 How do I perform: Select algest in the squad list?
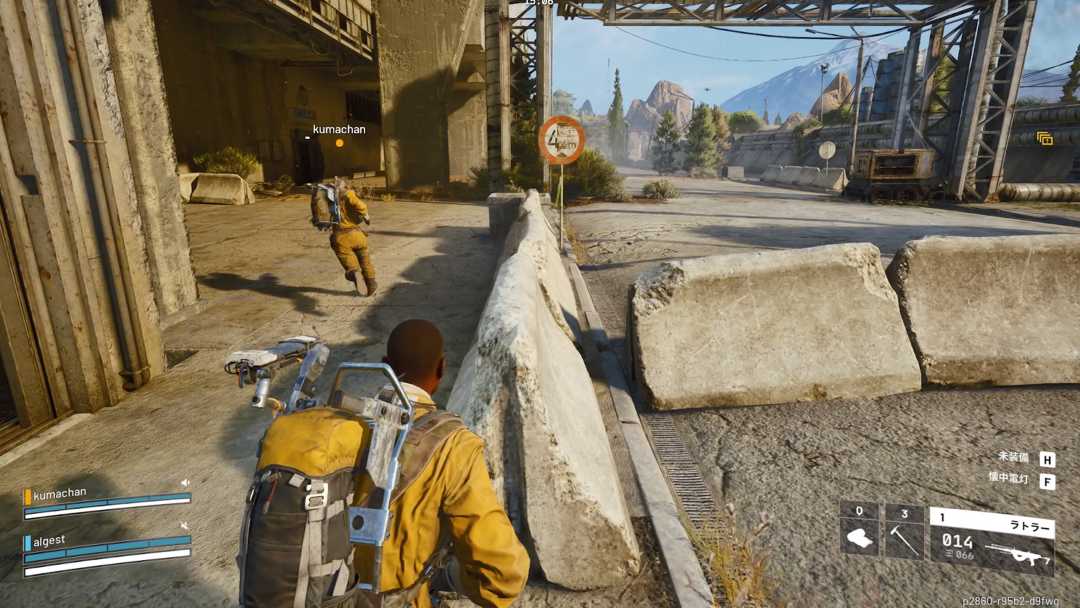click(x=49, y=541)
